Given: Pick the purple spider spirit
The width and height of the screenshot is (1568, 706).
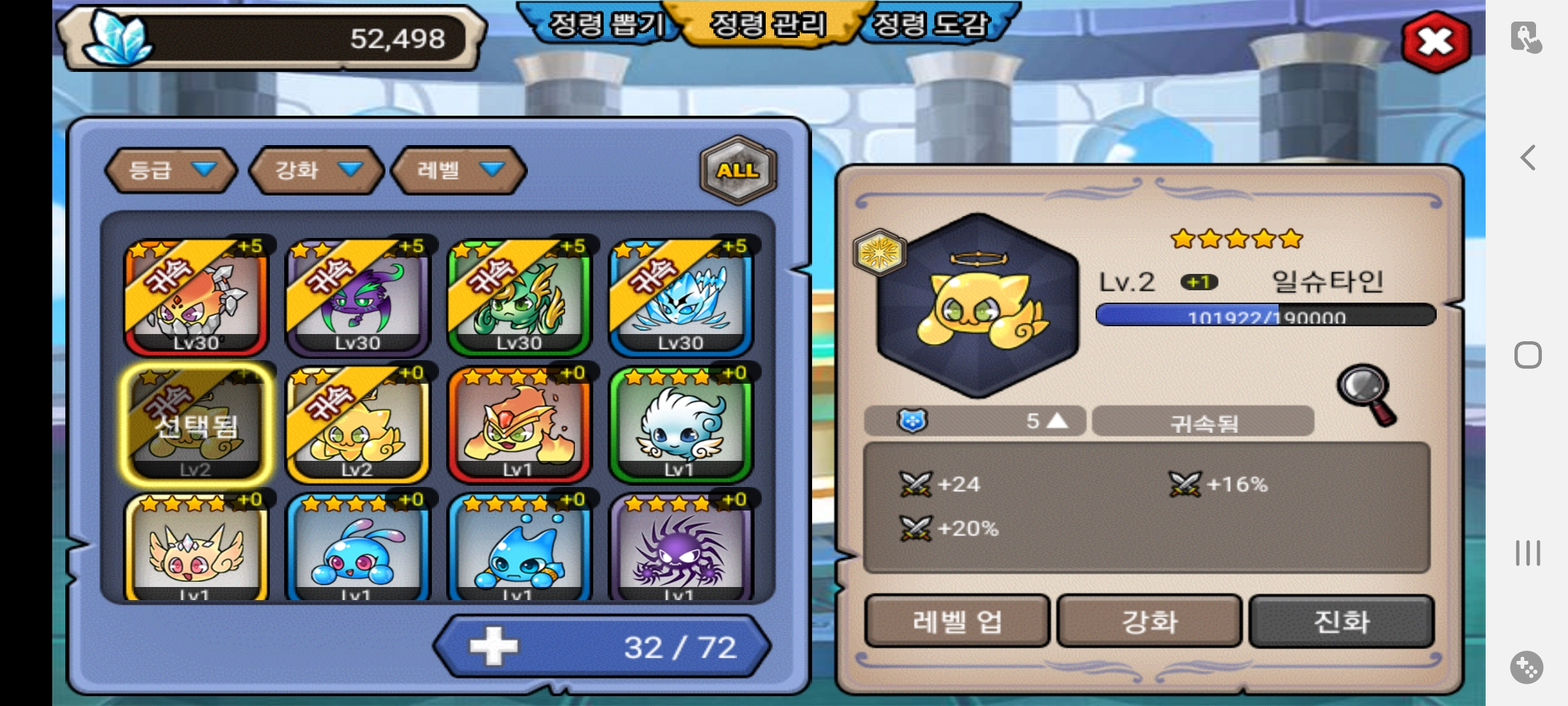Looking at the screenshot, I should pos(681,548).
